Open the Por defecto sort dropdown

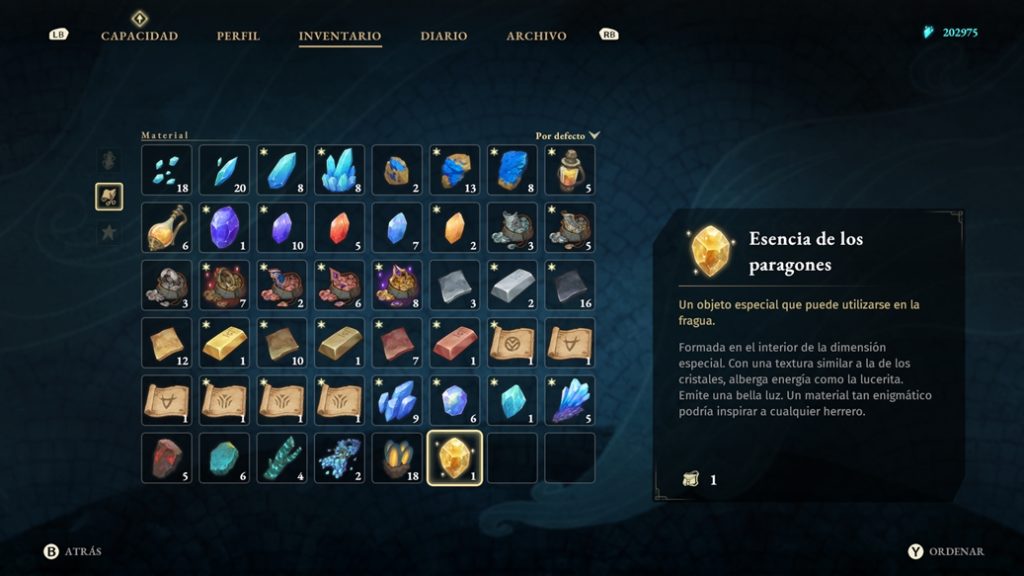coord(567,135)
